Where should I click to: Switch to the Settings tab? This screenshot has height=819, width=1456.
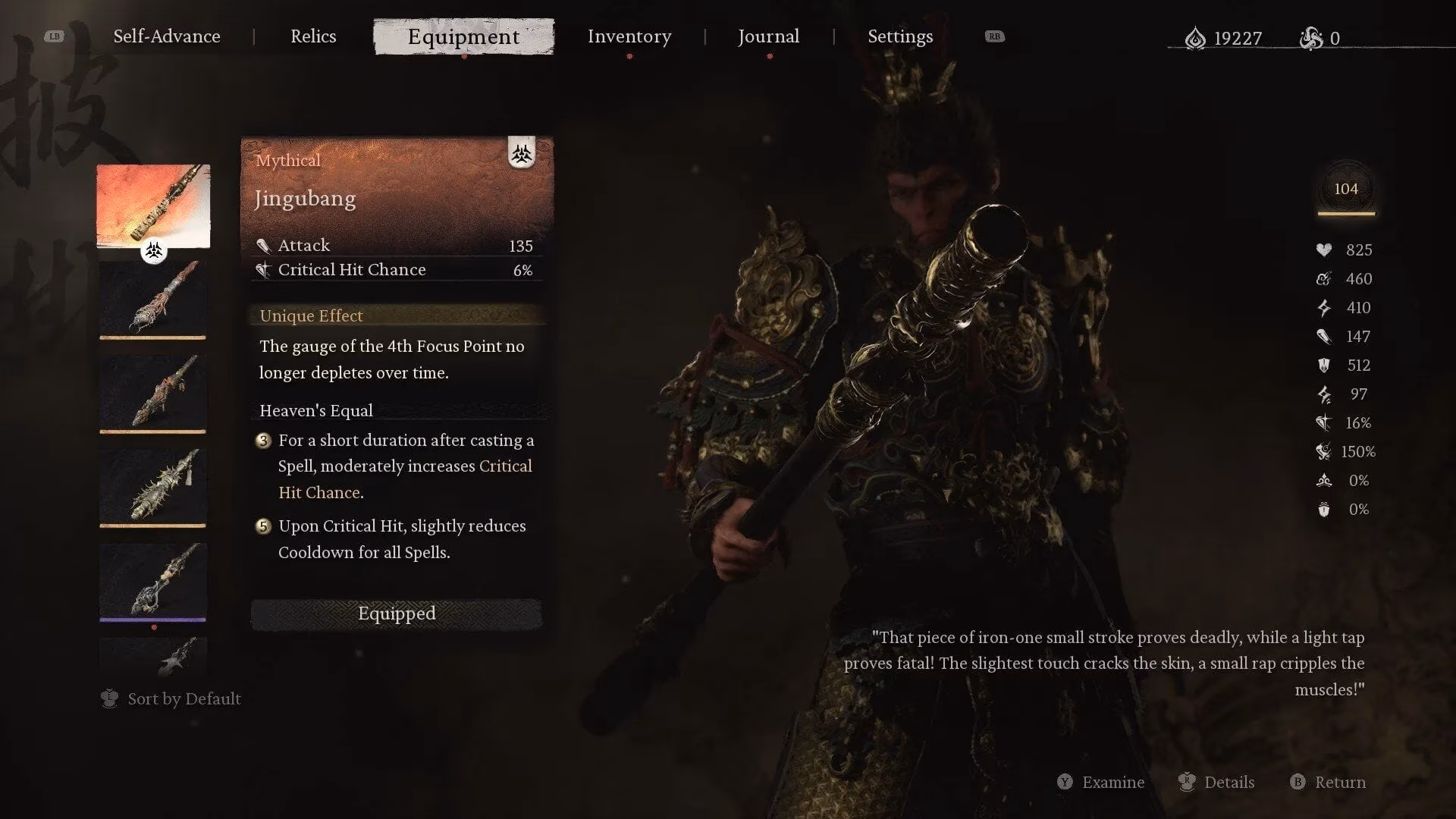[x=900, y=36]
